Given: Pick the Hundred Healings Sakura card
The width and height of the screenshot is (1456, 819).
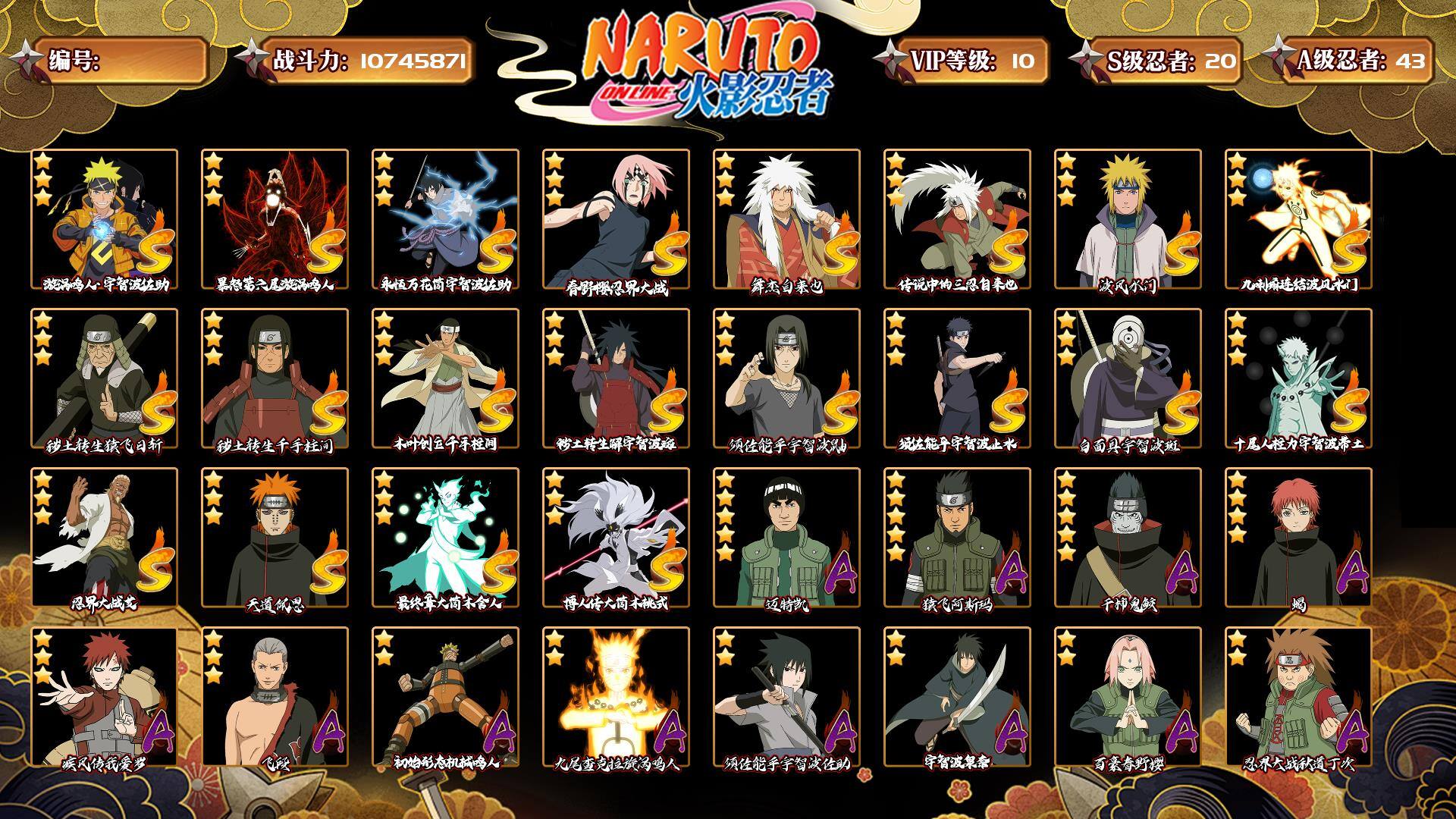Looking at the screenshot, I should (x=1128, y=697).
